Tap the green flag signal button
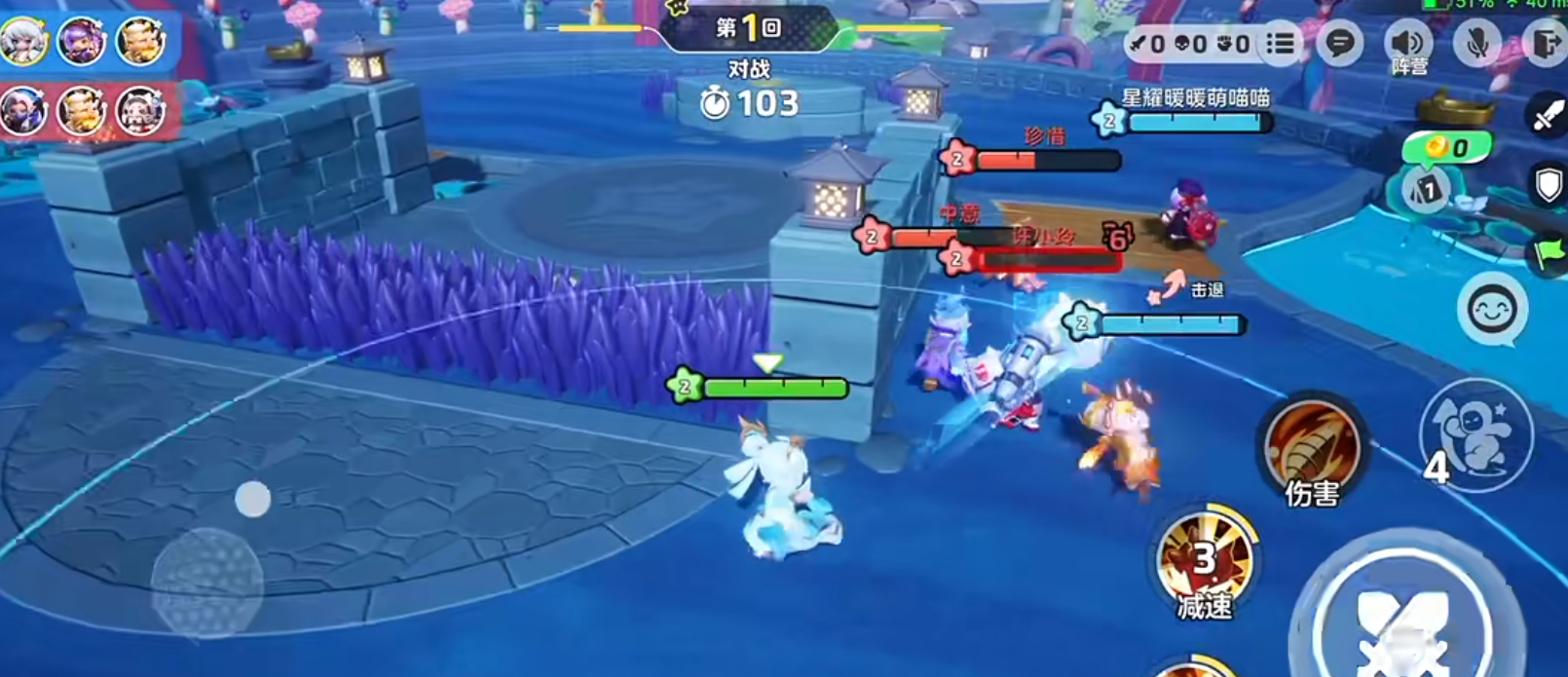This screenshot has width=1568, height=677. (1549, 253)
